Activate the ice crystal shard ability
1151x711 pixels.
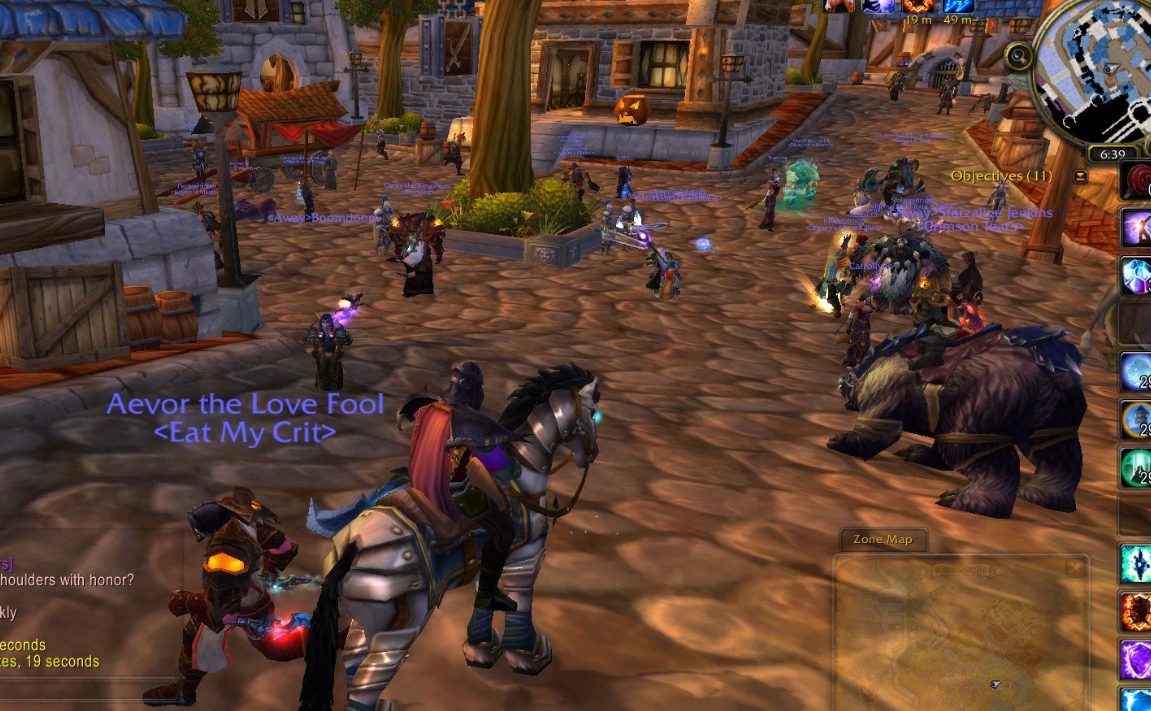click(x=1137, y=563)
